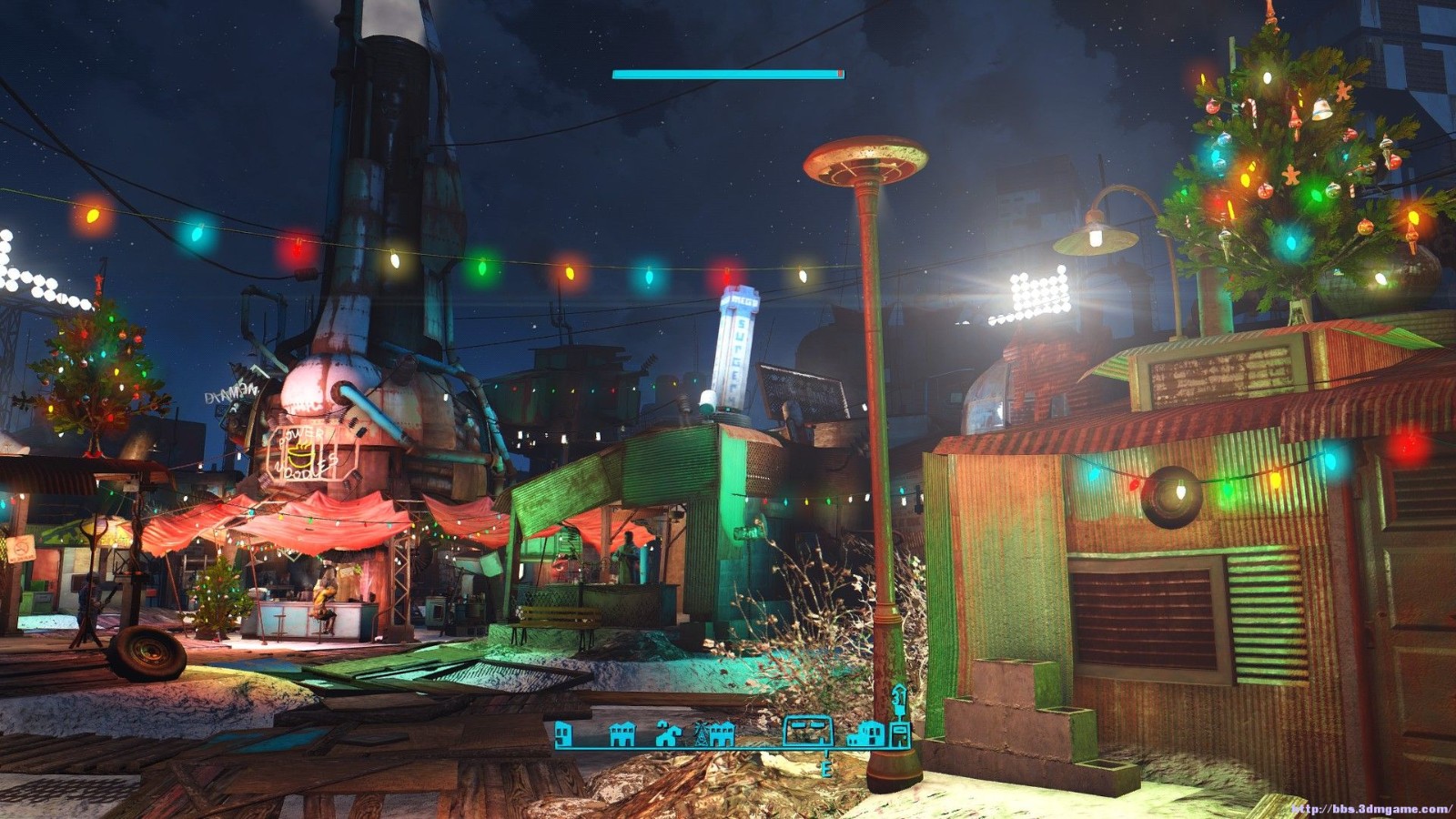Click the hollow outlined undiscovered location marker
The height and width of the screenshot is (819, 1456).
[807, 730]
